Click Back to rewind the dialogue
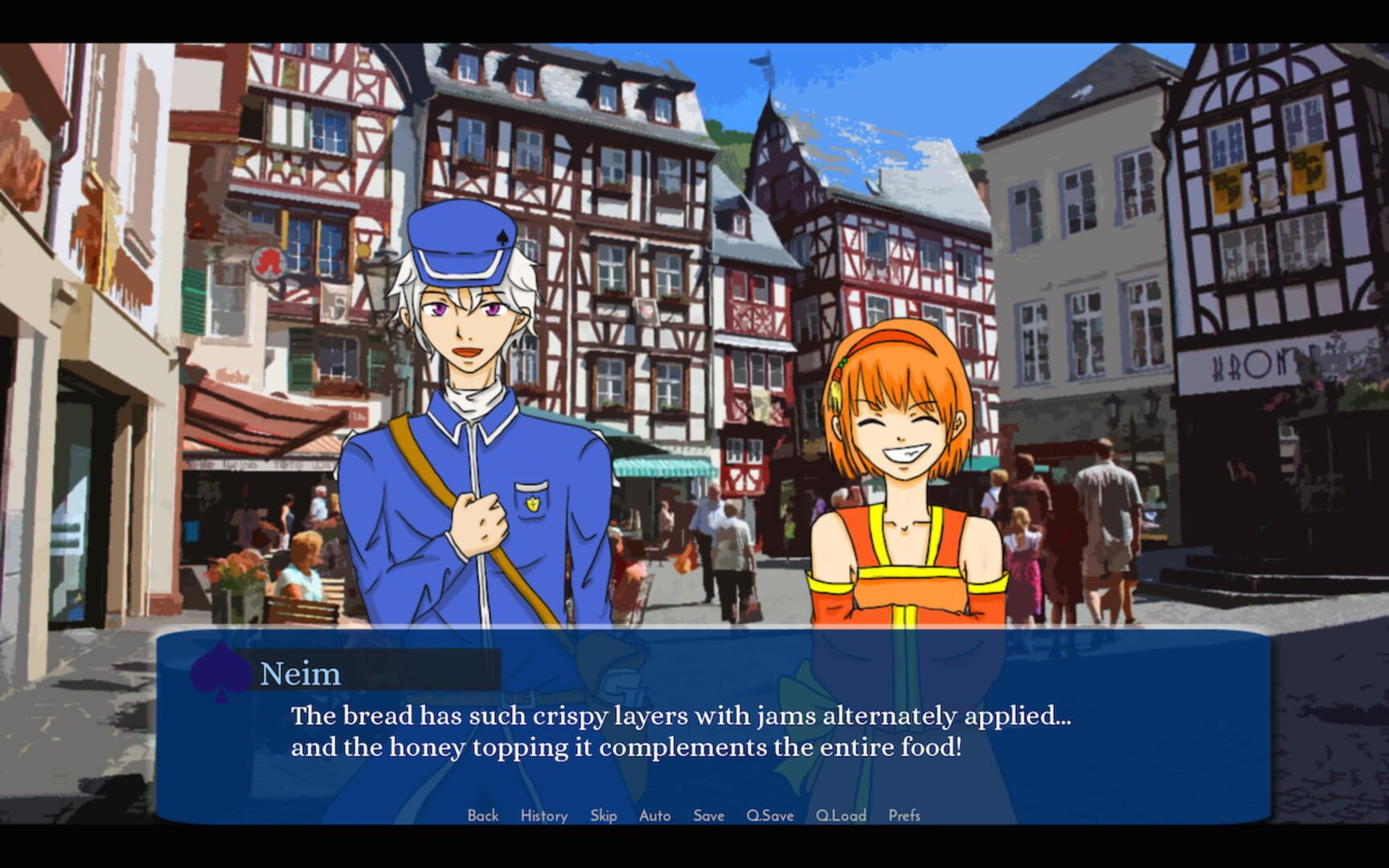This screenshot has width=1389, height=868. click(x=482, y=815)
